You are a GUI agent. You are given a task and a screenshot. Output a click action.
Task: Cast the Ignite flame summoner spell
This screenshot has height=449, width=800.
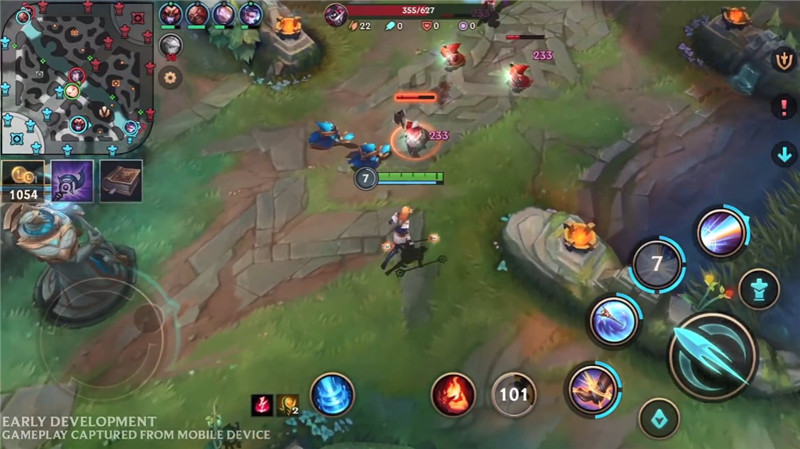pyautogui.click(x=453, y=393)
